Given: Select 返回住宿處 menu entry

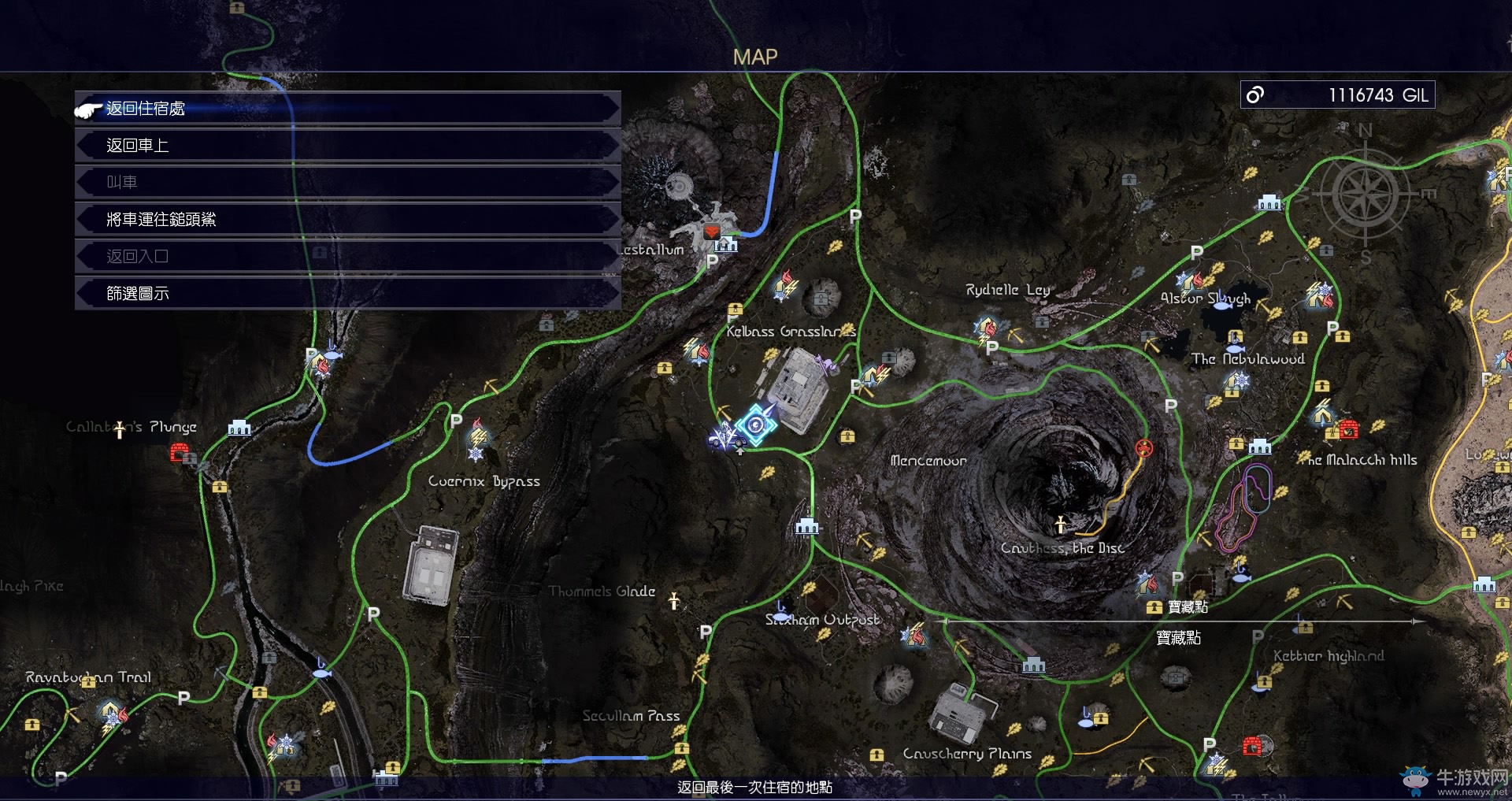Looking at the screenshot, I should pos(347,109).
